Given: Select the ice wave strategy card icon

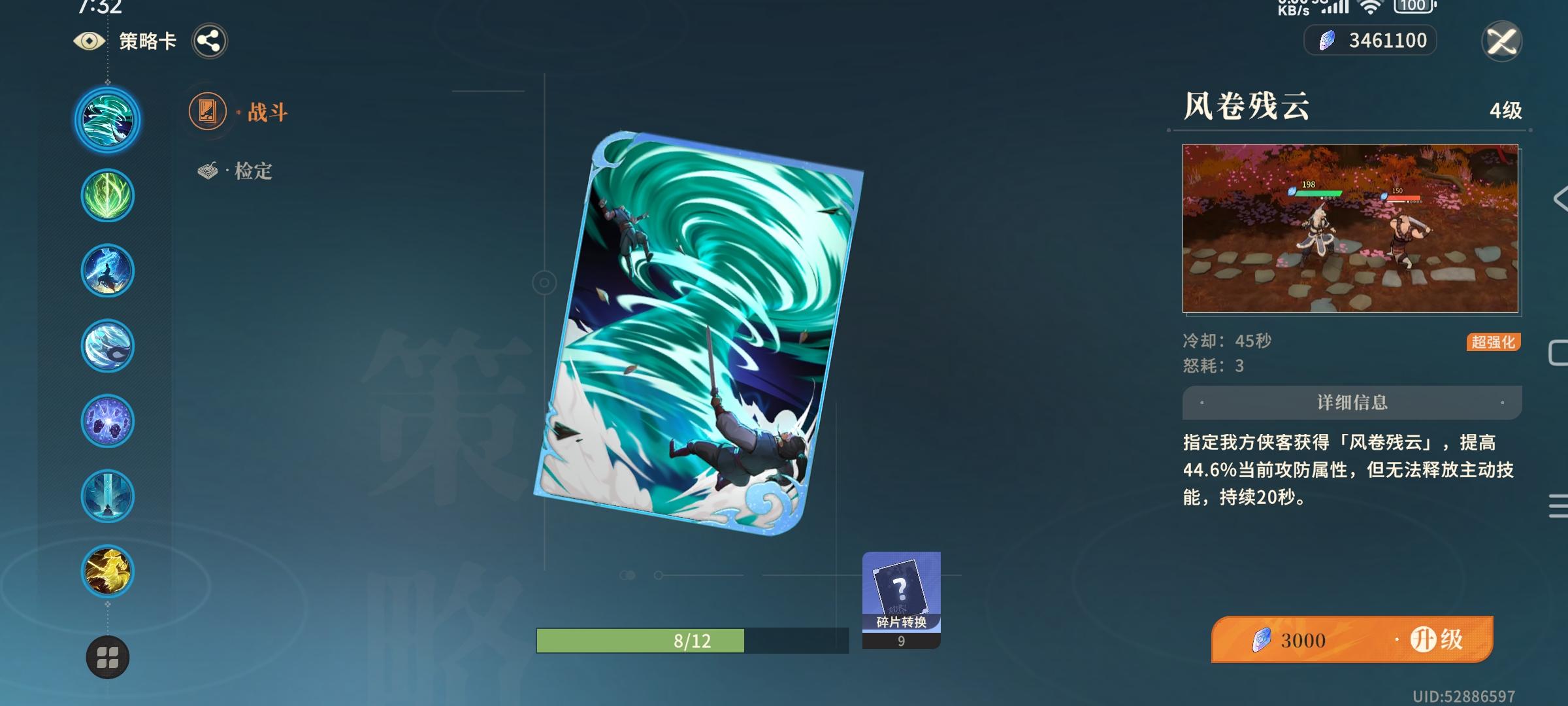Looking at the screenshot, I should (106, 345).
